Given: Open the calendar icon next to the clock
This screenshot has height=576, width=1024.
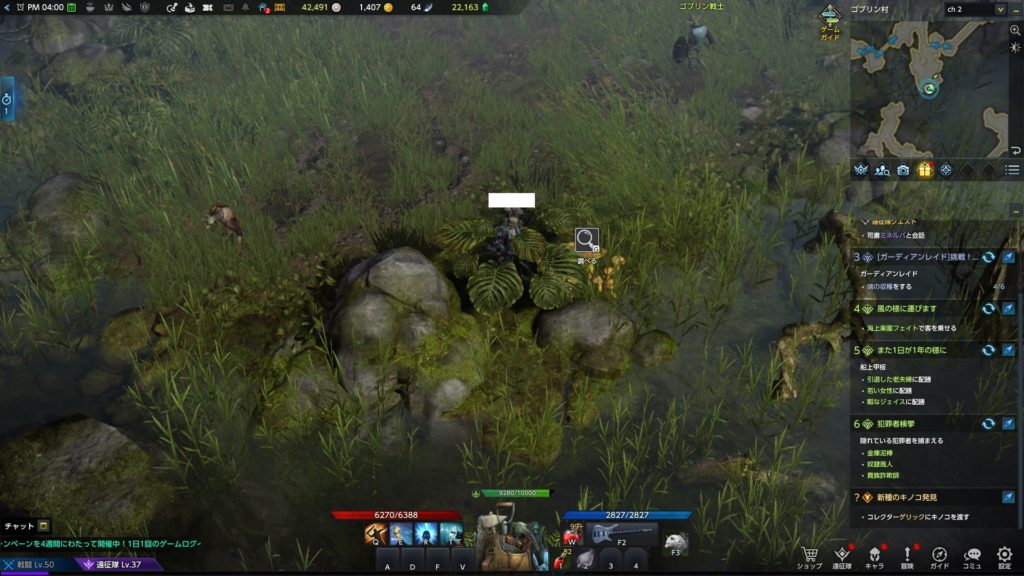Looking at the screenshot, I should point(71,7).
